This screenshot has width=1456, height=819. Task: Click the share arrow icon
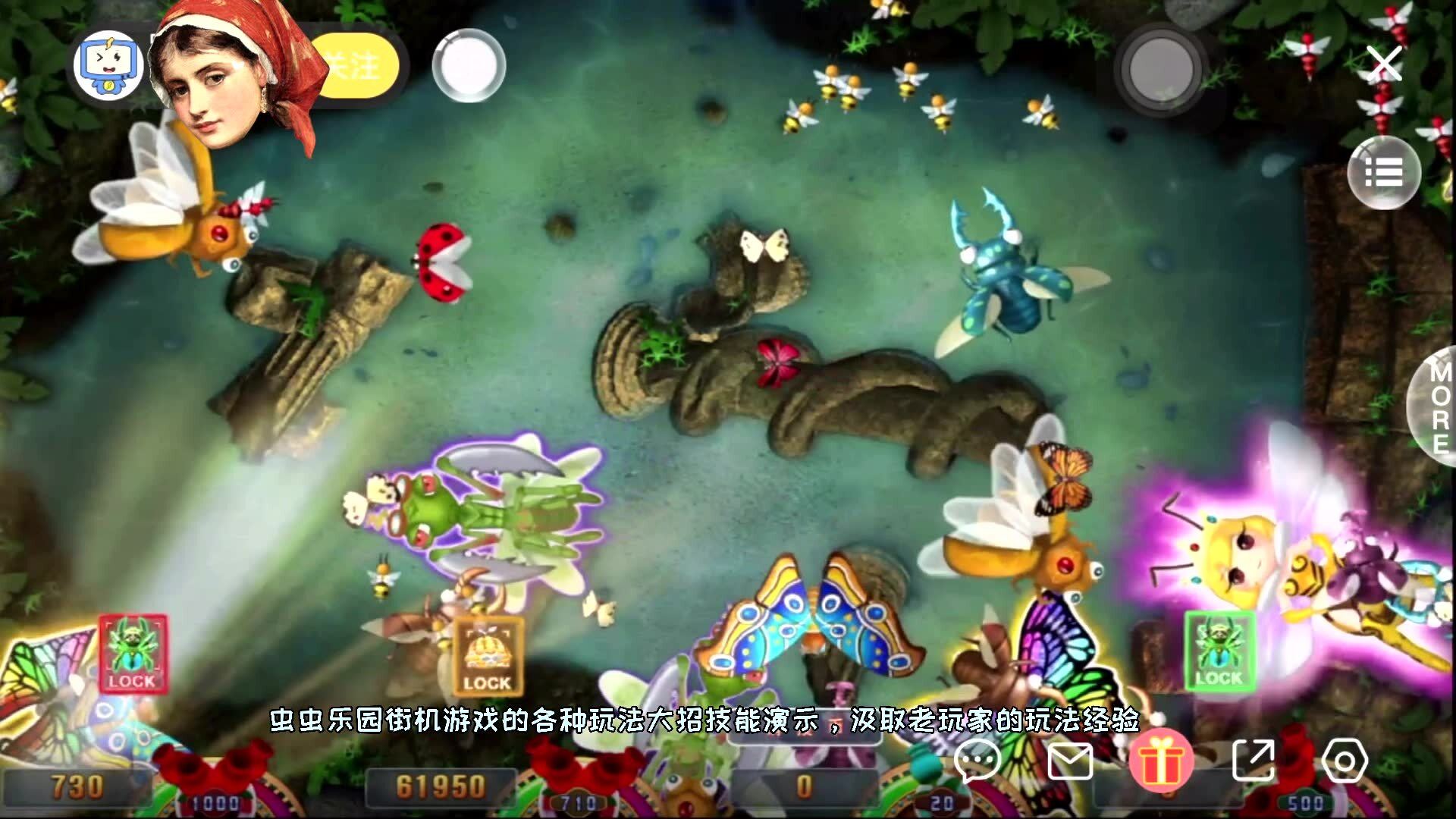[1253, 761]
